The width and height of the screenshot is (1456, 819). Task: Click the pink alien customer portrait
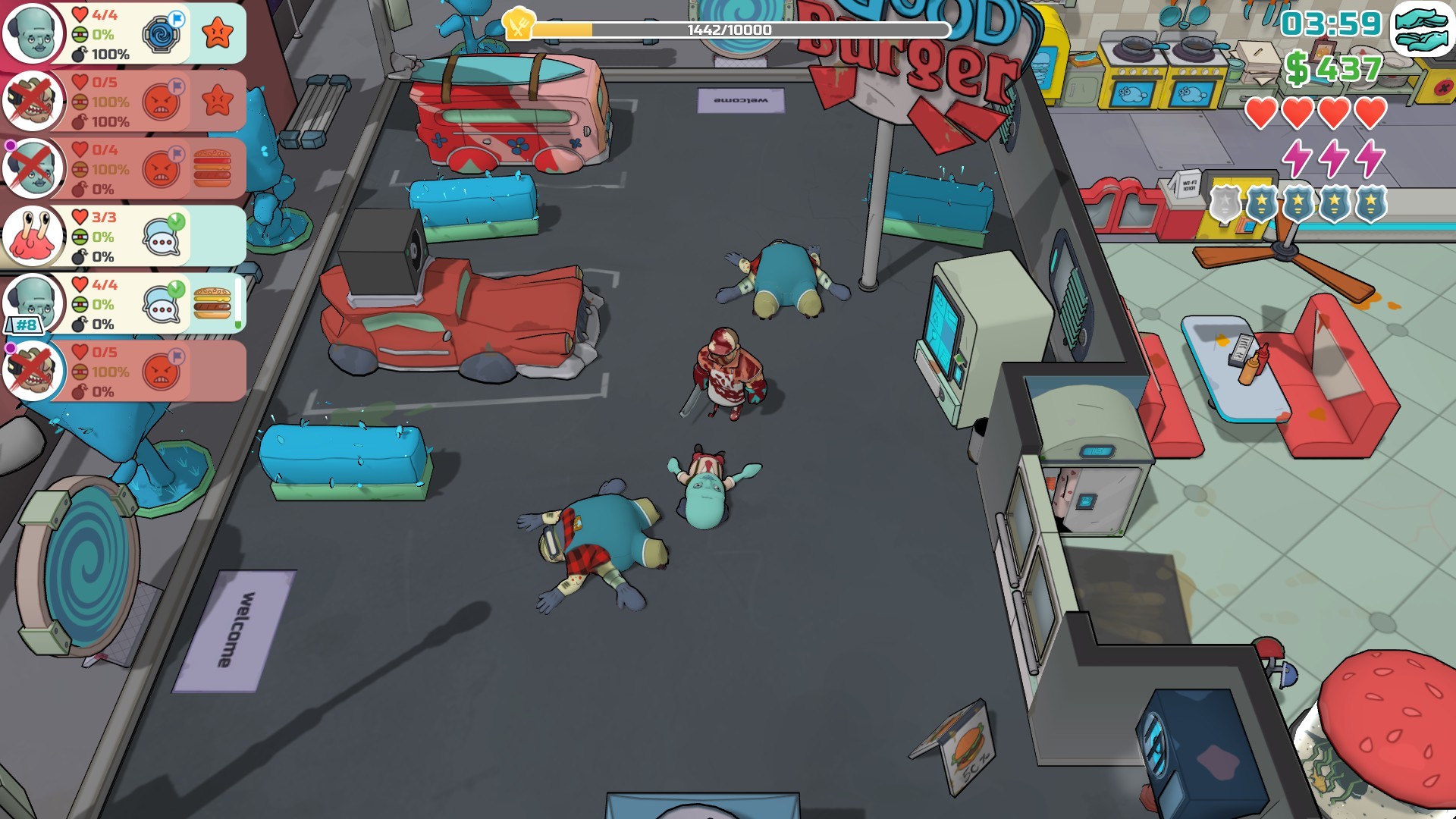(34, 237)
